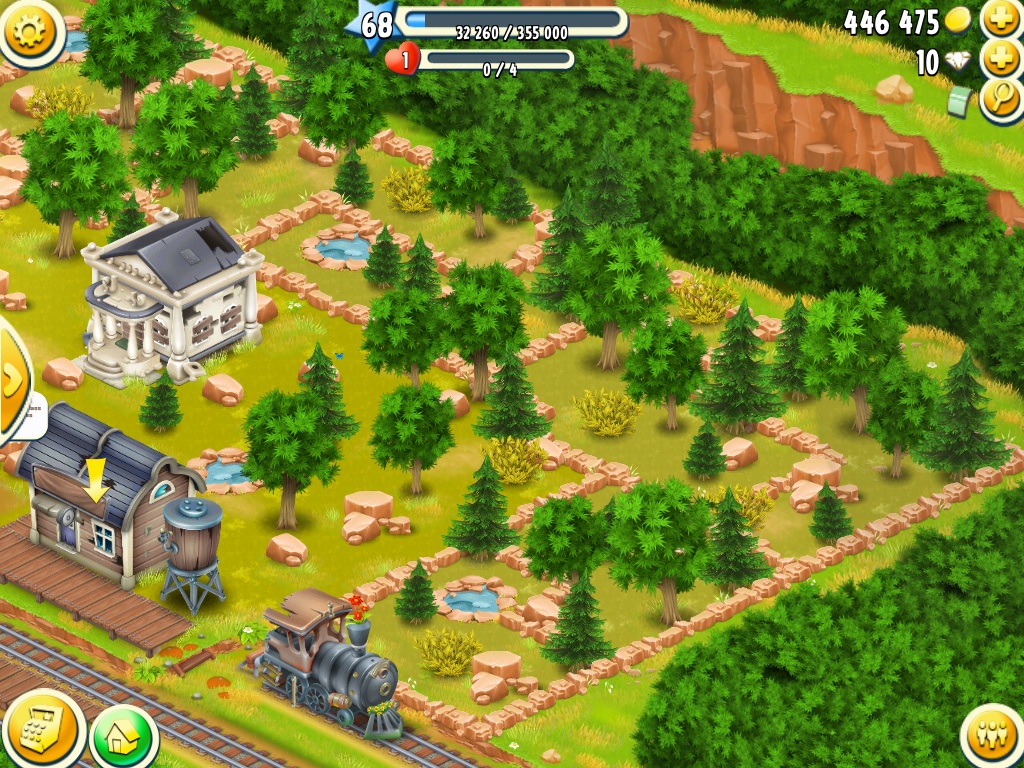
Task: Expand the yellow arrow side tab
Action: click(11, 379)
